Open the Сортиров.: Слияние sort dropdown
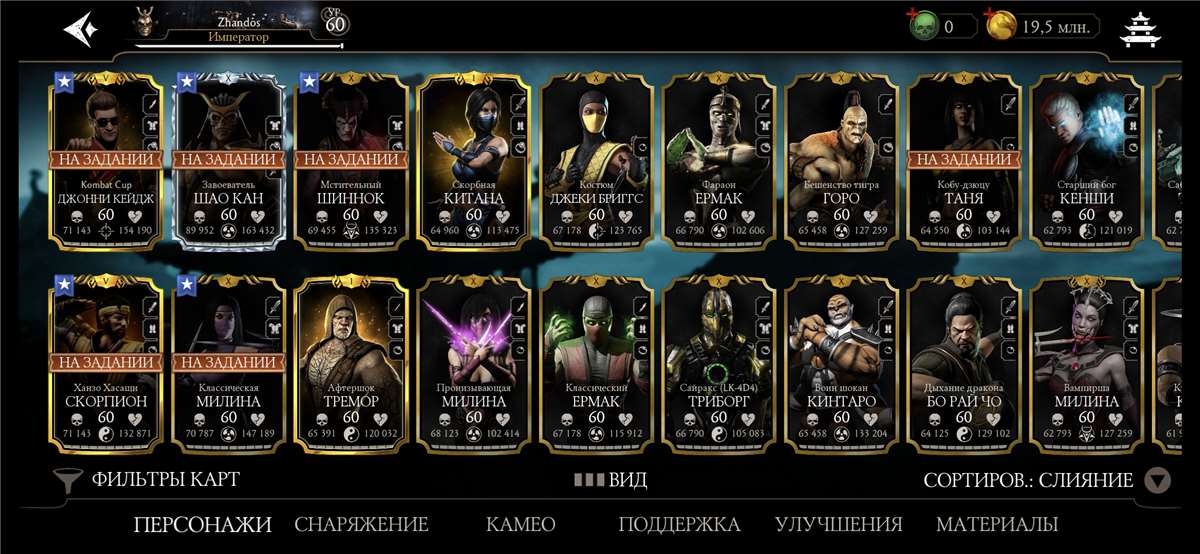Image resolution: width=1200 pixels, height=554 pixels. coord(1045,481)
